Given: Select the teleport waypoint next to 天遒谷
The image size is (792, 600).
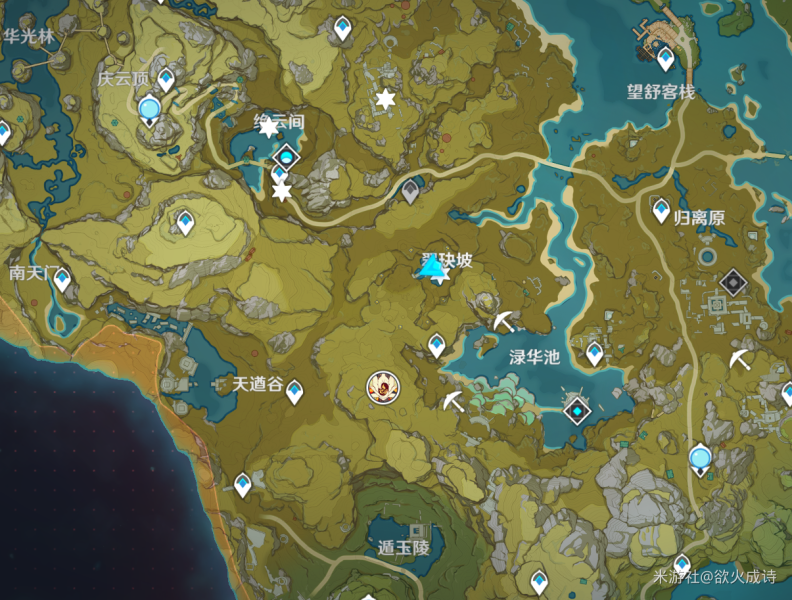Looking at the screenshot, I should coord(294,391).
